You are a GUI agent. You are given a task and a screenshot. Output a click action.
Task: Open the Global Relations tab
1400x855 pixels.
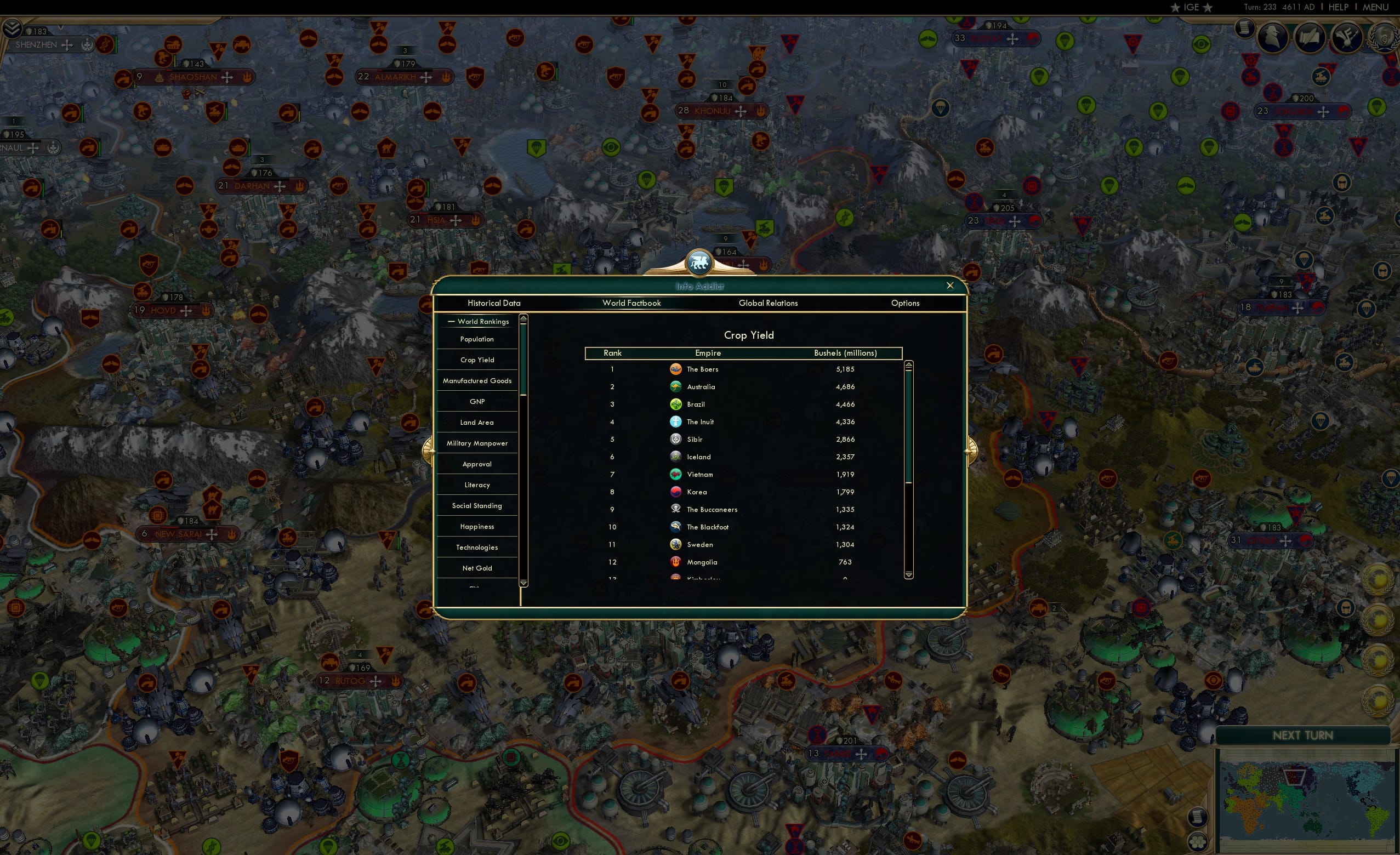pyautogui.click(x=768, y=303)
